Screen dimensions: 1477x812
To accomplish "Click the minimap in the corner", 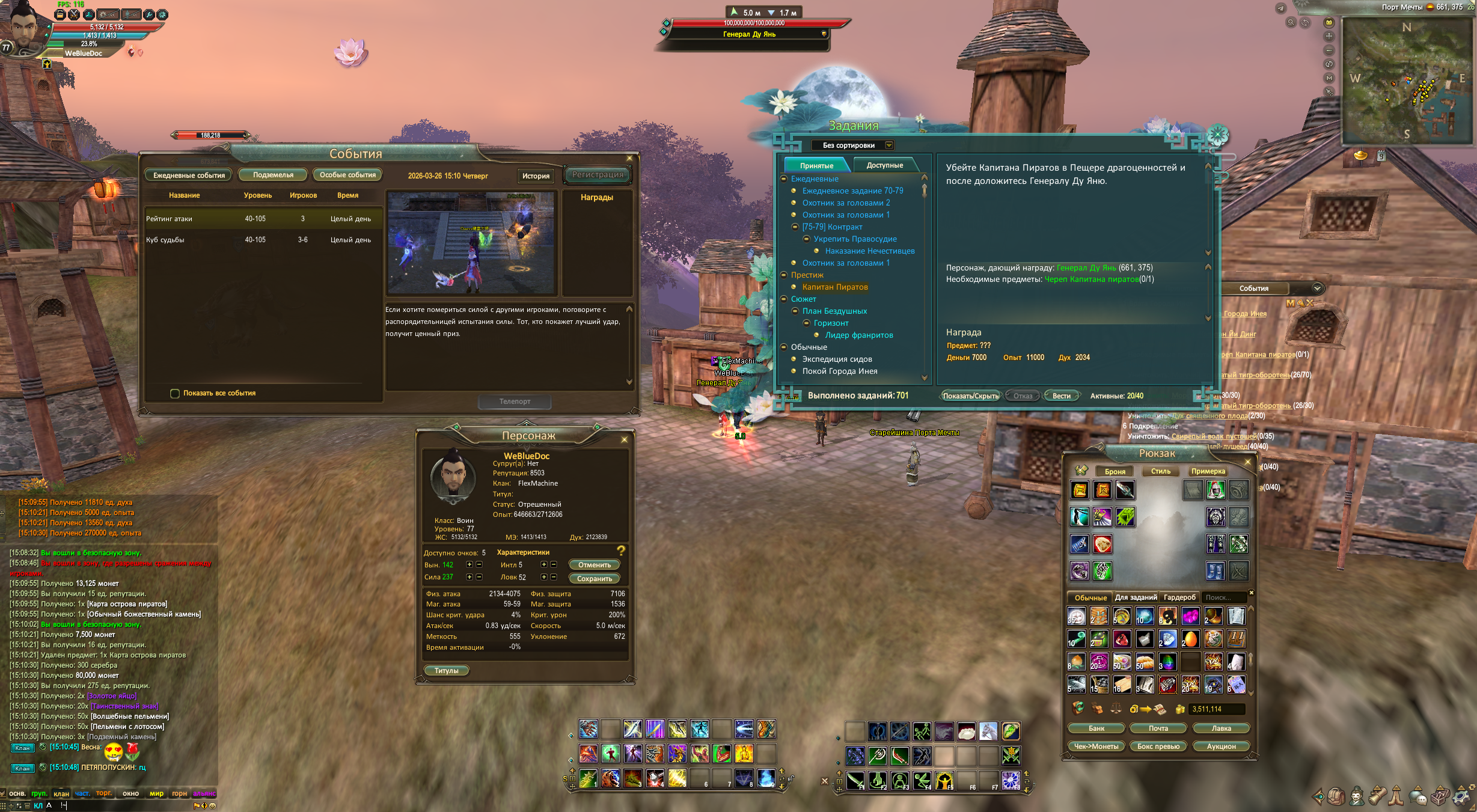I will point(1406,81).
